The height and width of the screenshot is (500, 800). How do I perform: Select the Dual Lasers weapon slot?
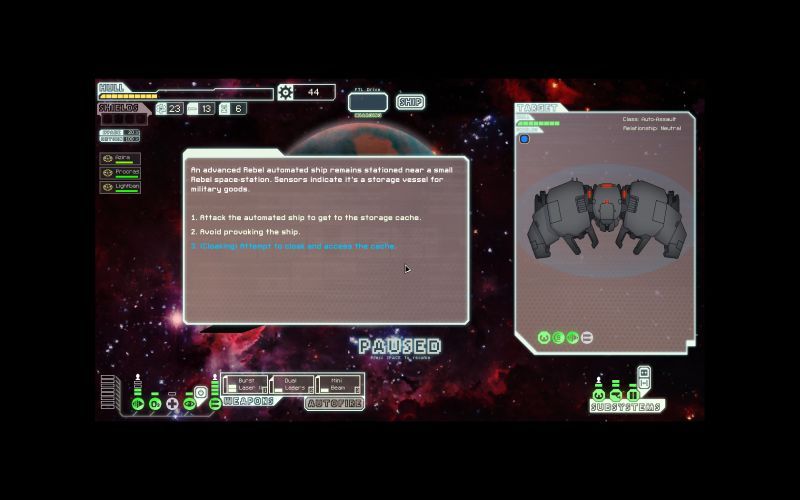[x=293, y=384]
